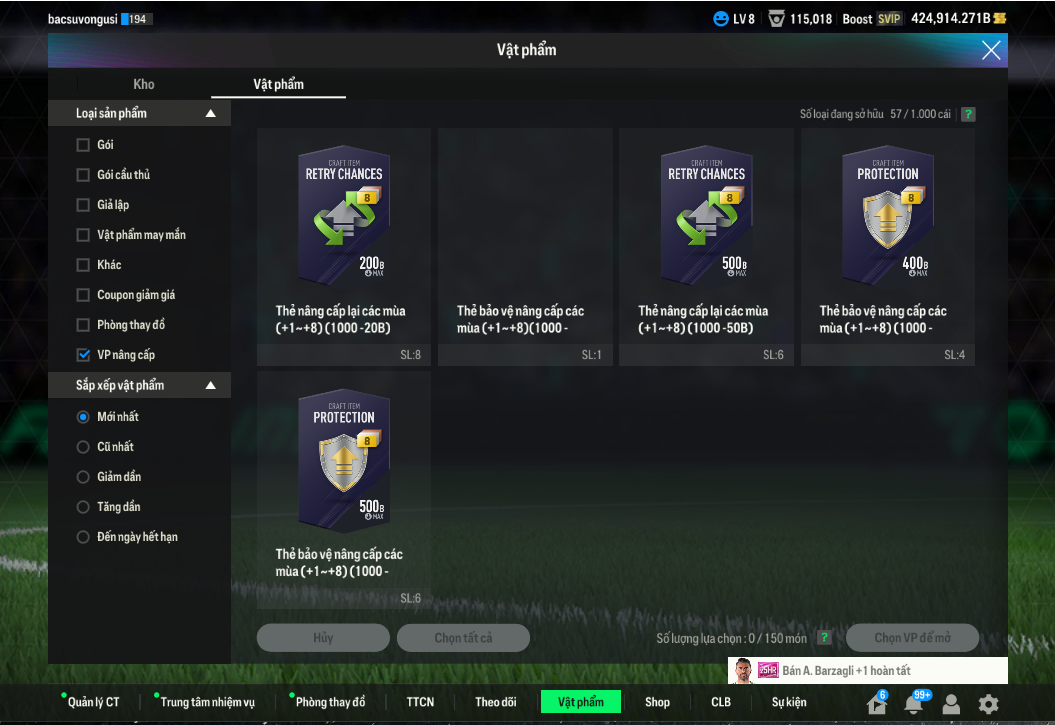This screenshot has height=725, width=1055.
Task: Click the Chọn tất cả button
Action: [x=463, y=638]
